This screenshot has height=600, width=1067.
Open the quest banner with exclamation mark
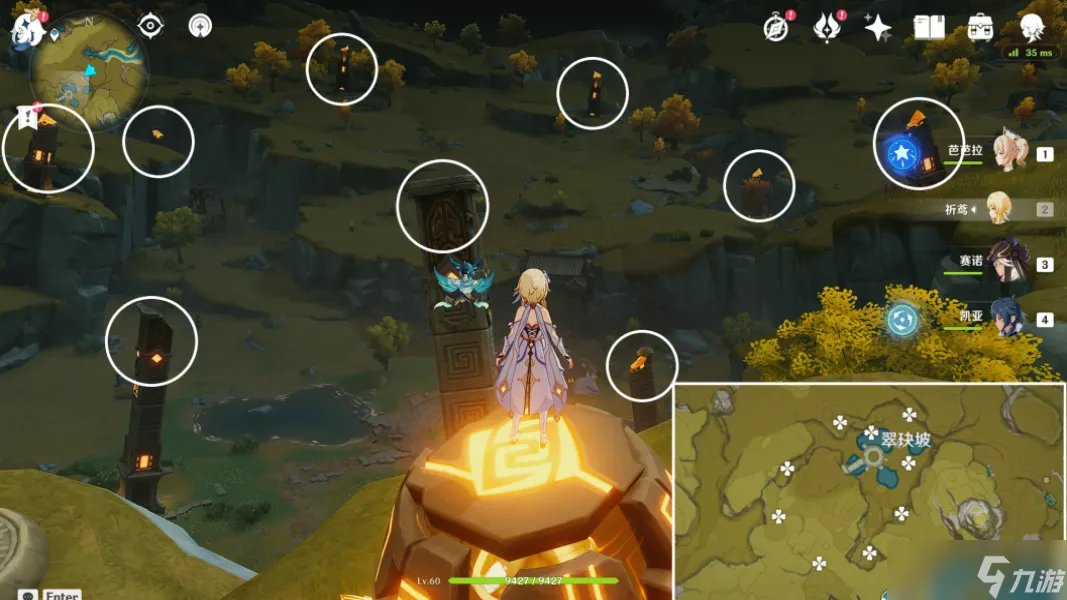(x=27, y=118)
